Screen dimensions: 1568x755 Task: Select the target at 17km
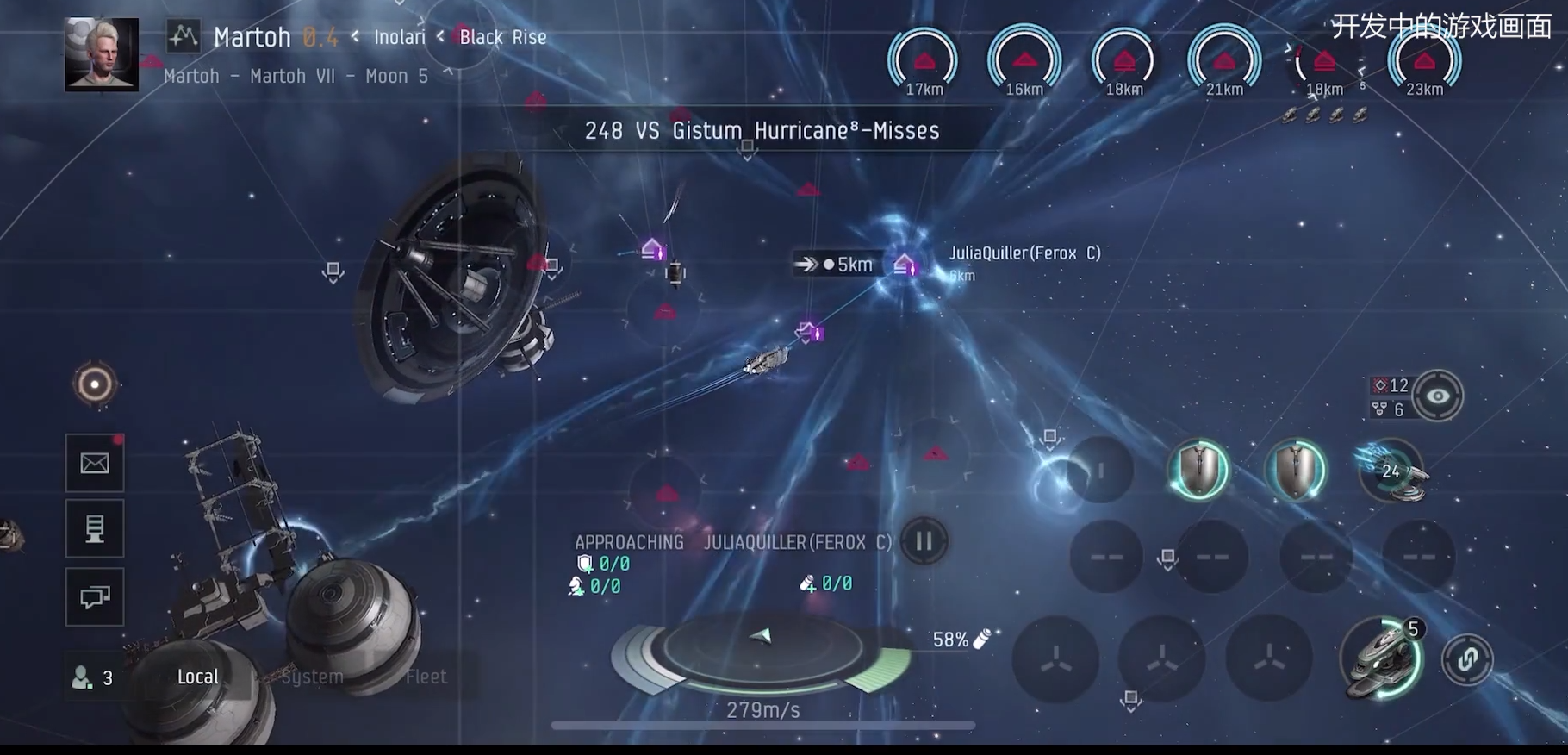point(924,62)
